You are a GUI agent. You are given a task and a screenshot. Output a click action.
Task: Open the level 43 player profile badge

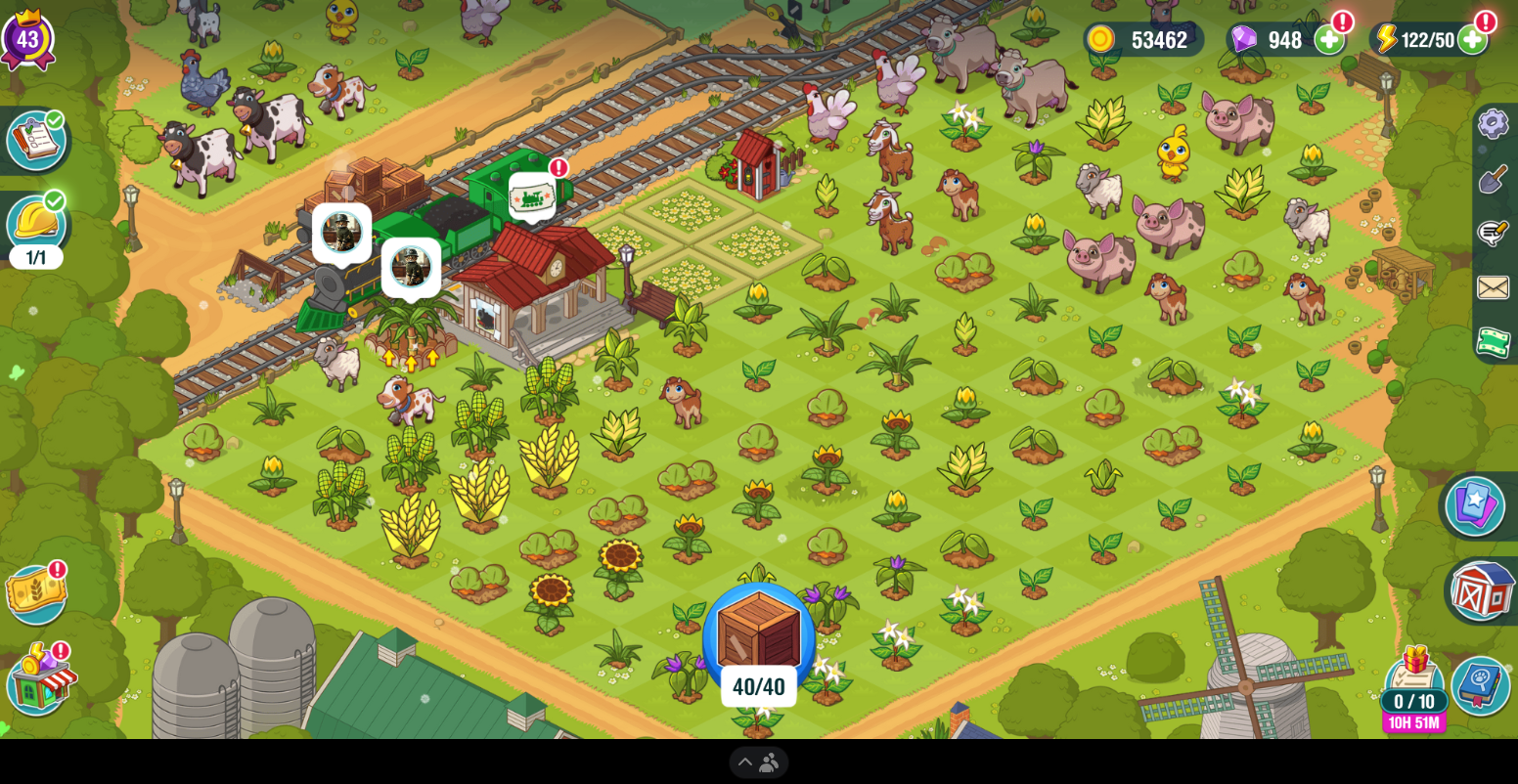27,39
